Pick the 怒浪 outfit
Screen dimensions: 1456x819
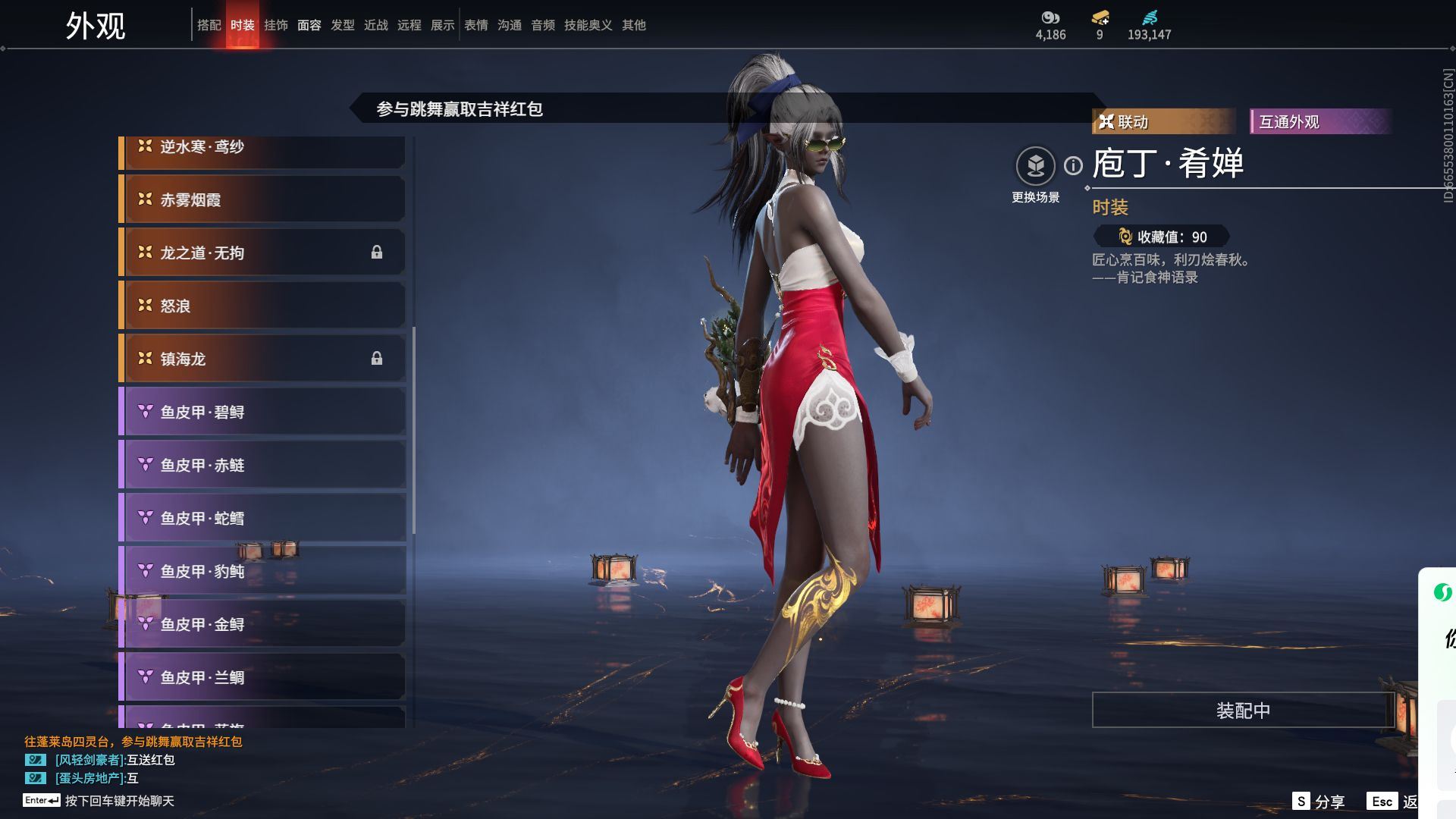click(x=262, y=306)
